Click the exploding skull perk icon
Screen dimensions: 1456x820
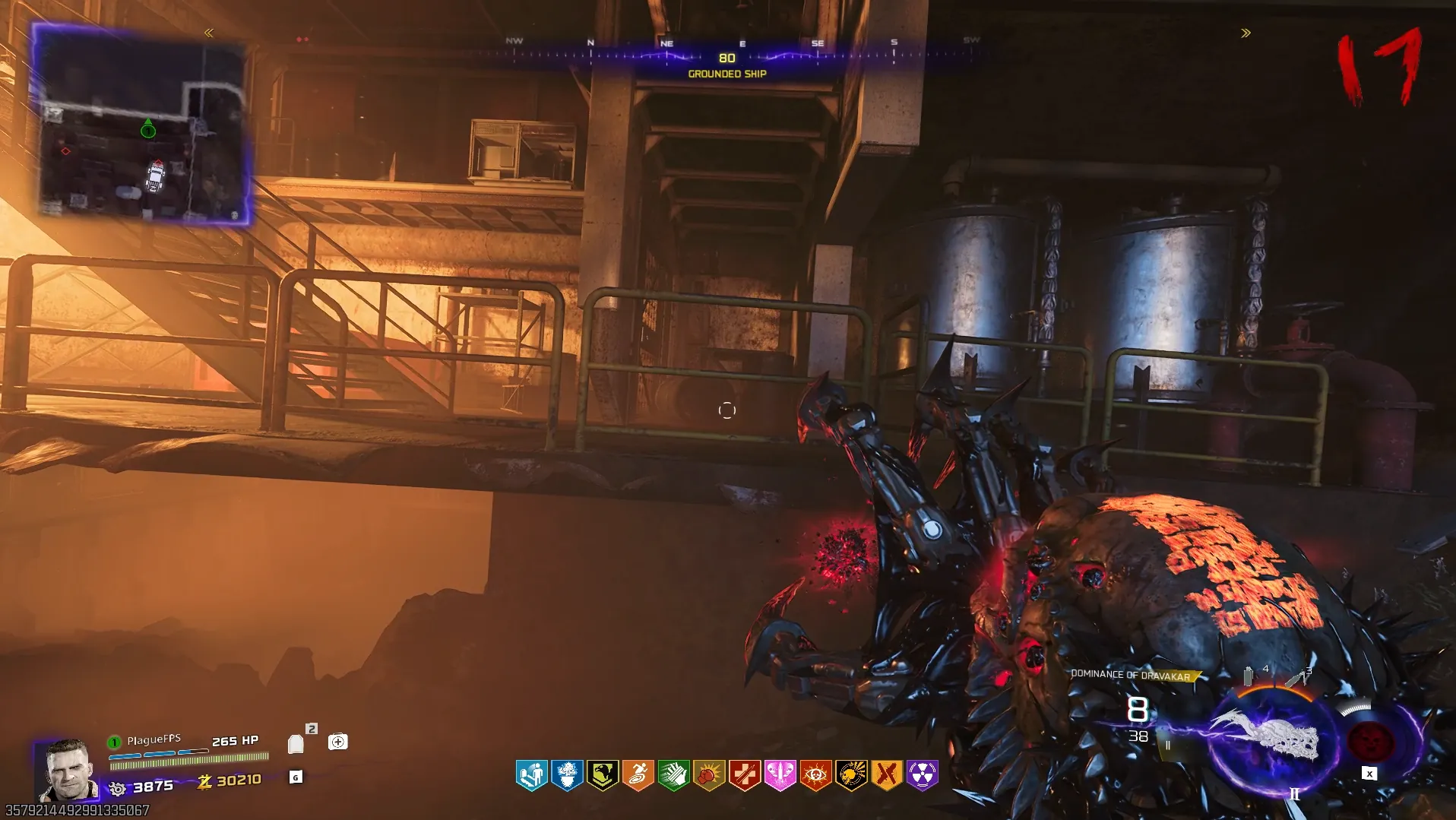click(x=851, y=775)
